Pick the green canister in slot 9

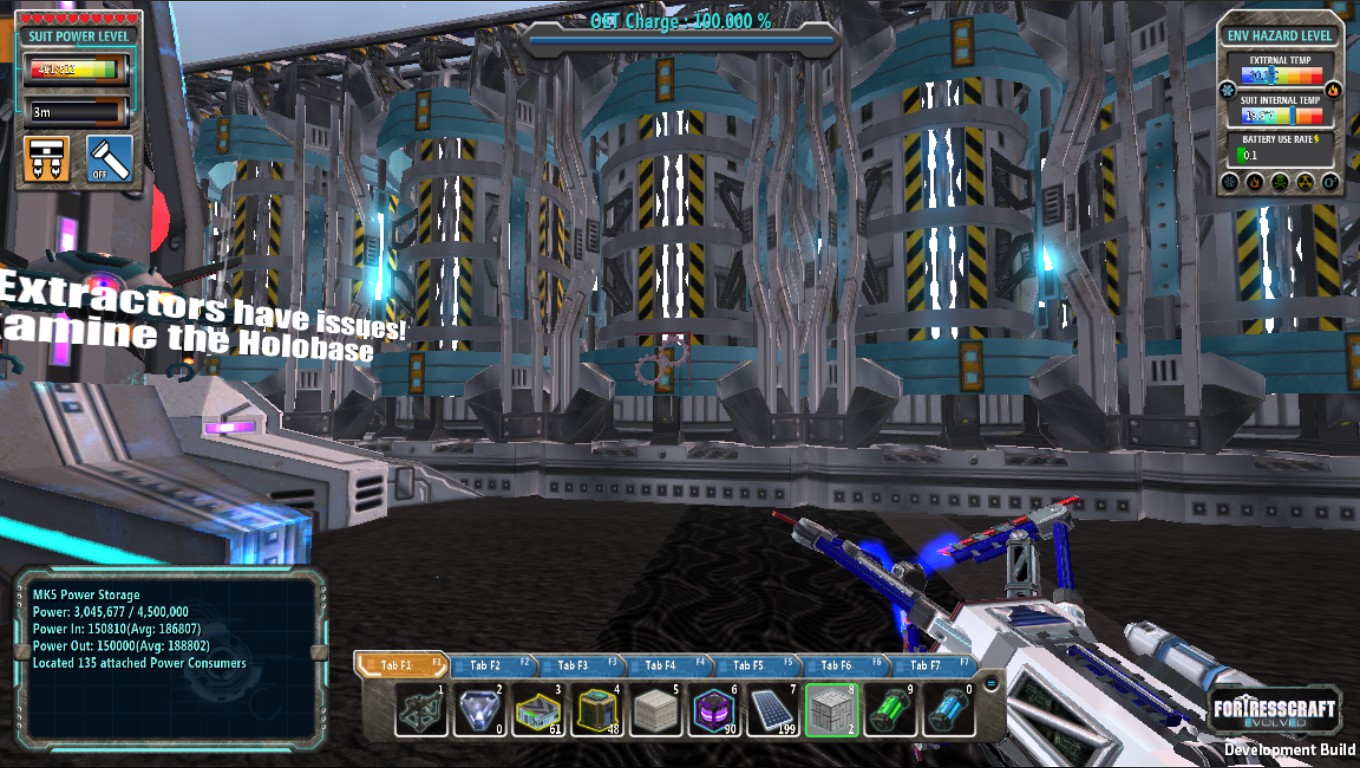pos(891,710)
